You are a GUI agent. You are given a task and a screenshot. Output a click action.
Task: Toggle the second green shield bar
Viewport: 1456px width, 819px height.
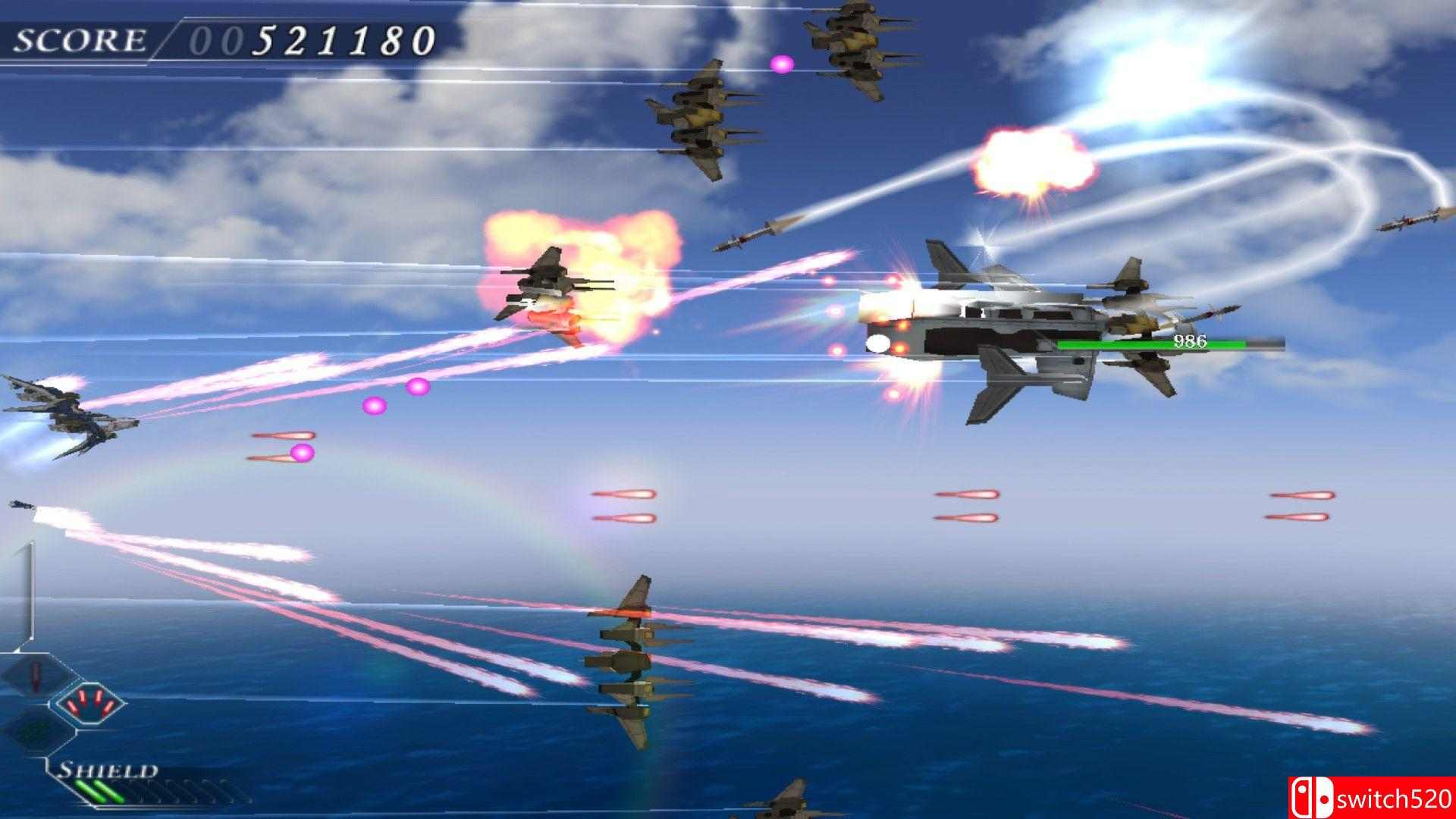click(106, 792)
